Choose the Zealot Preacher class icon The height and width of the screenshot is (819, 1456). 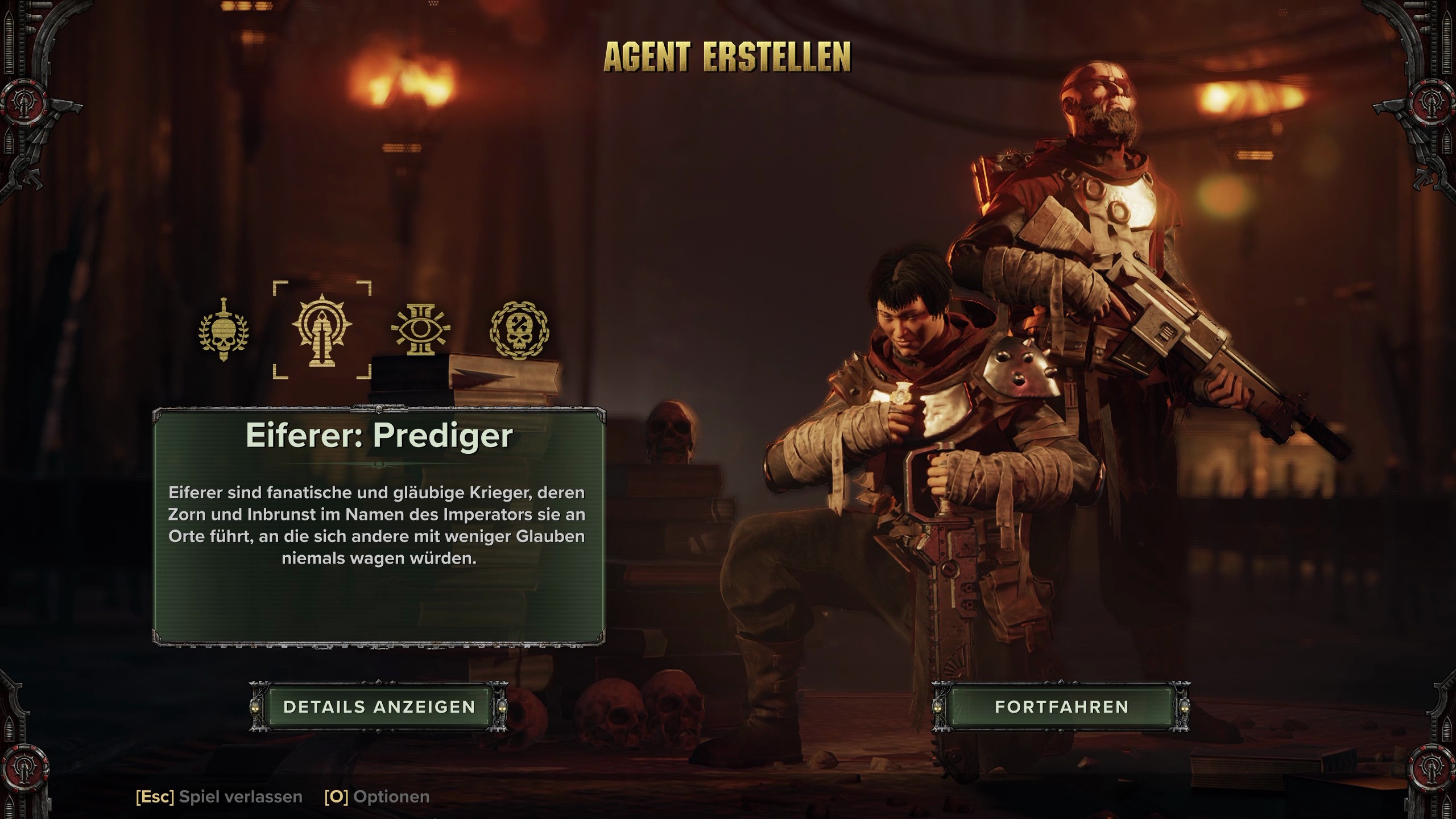tap(322, 330)
